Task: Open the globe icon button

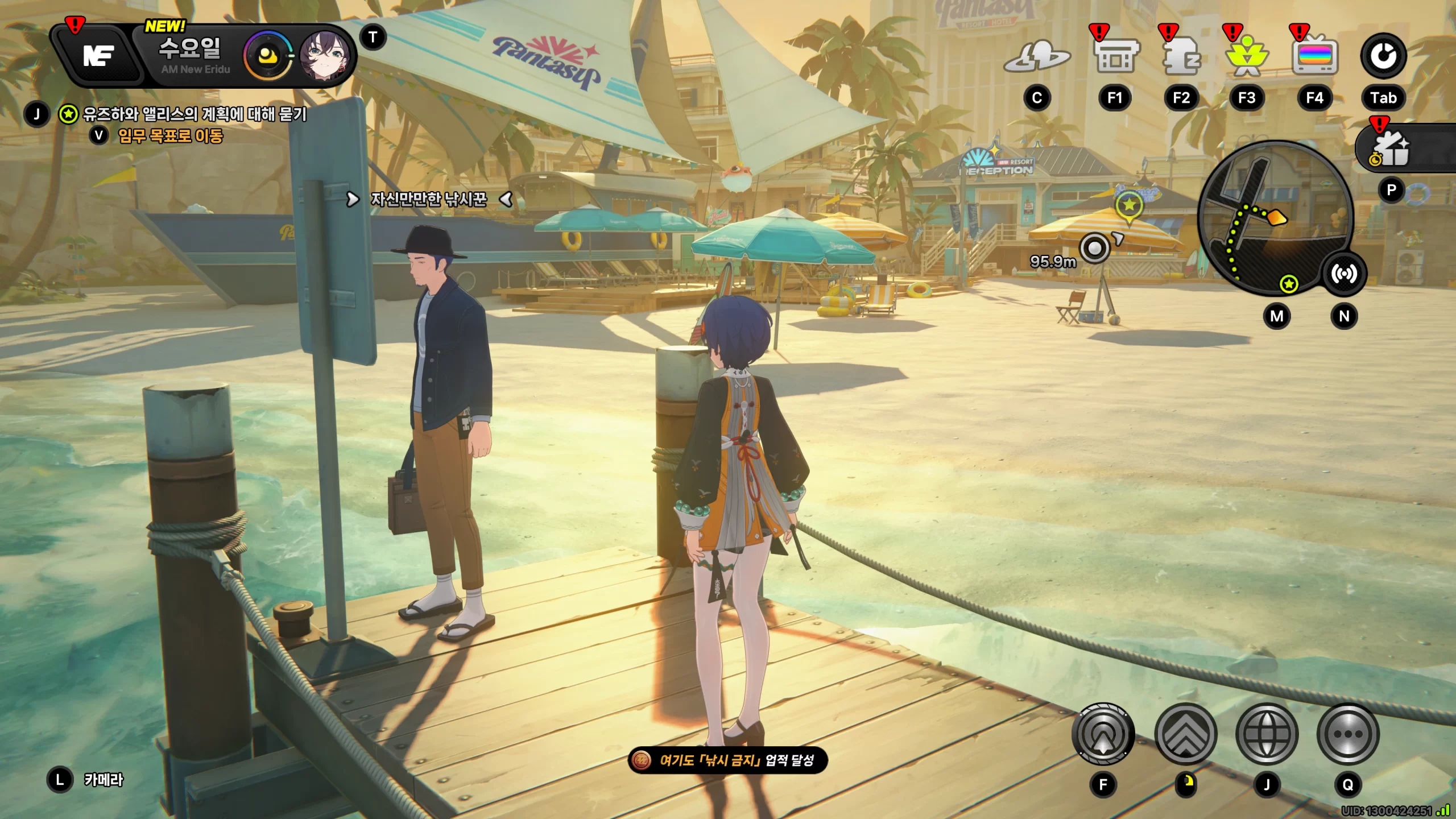Action: (x=1267, y=734)
